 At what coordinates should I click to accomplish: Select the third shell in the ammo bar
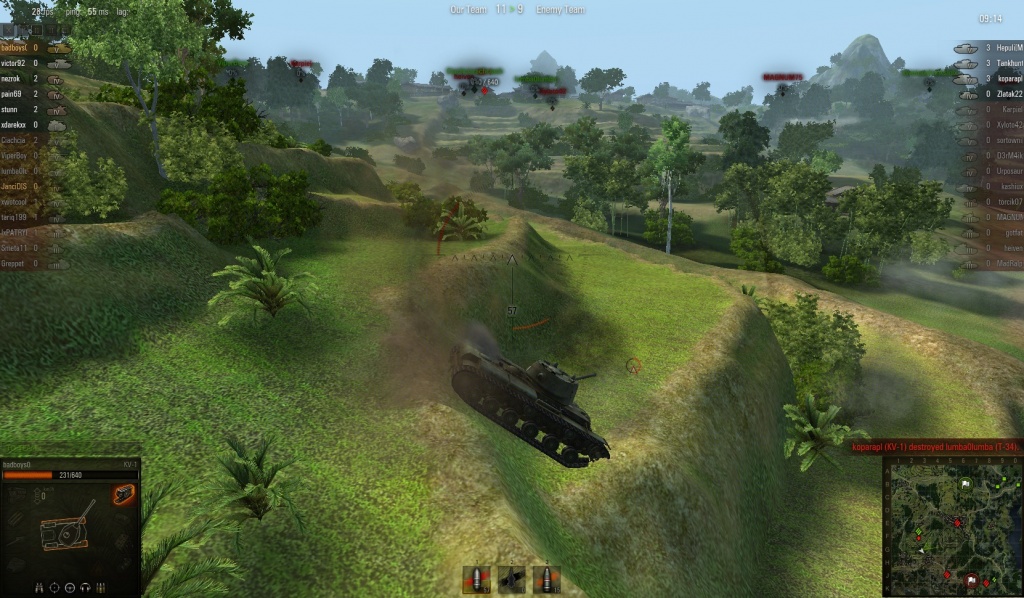click(546, 579)
